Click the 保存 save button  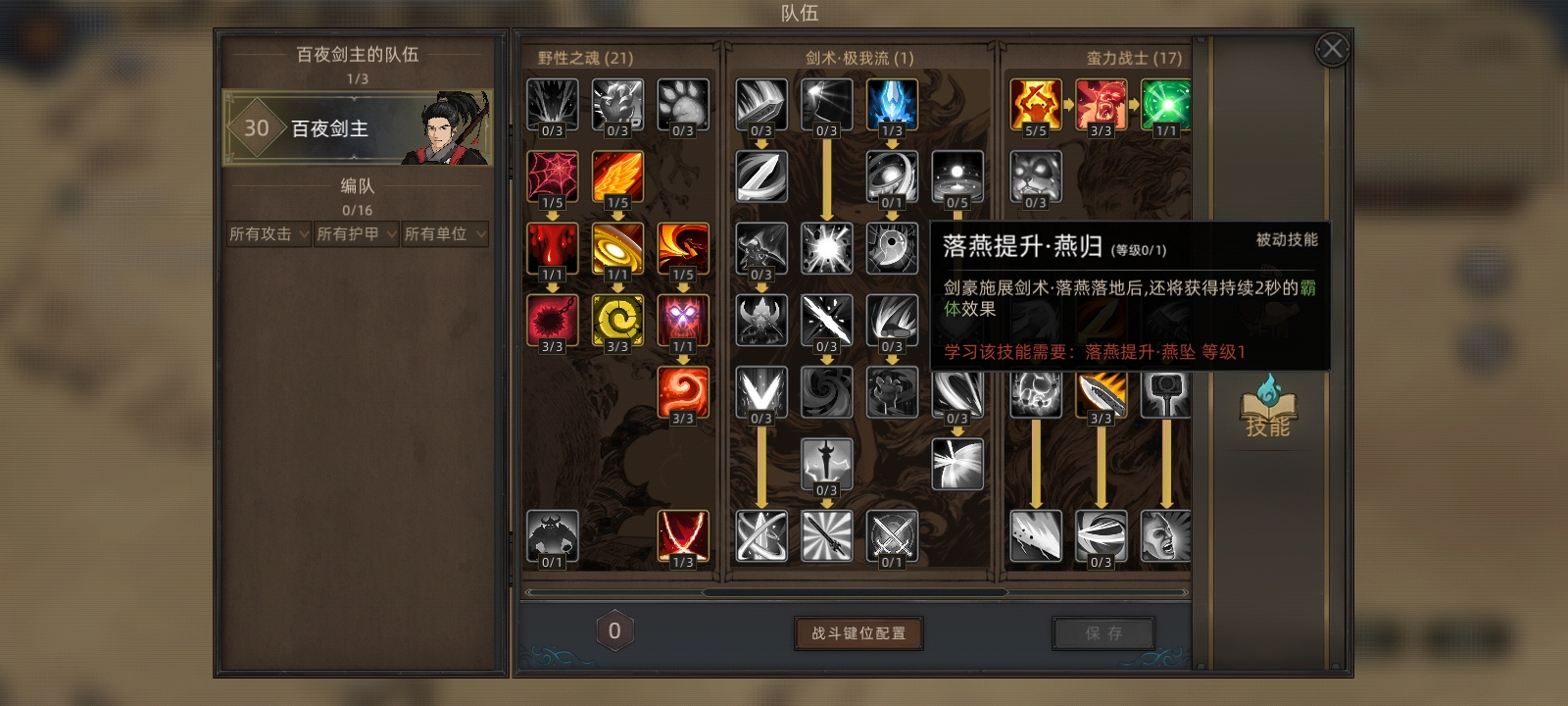(1102, 632)
